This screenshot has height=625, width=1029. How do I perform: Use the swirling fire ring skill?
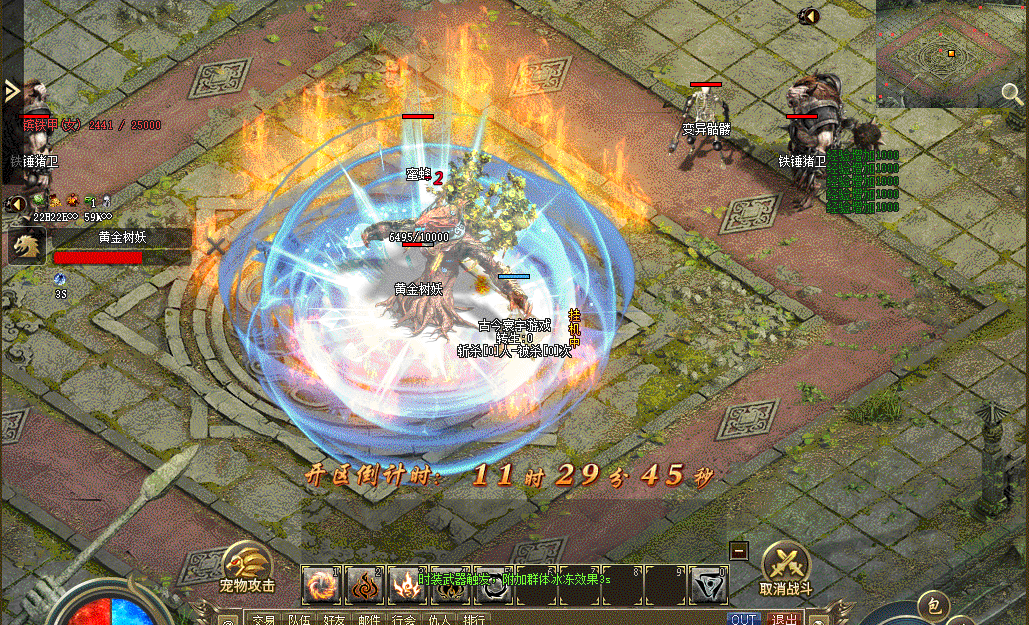[x=321, y=585]
